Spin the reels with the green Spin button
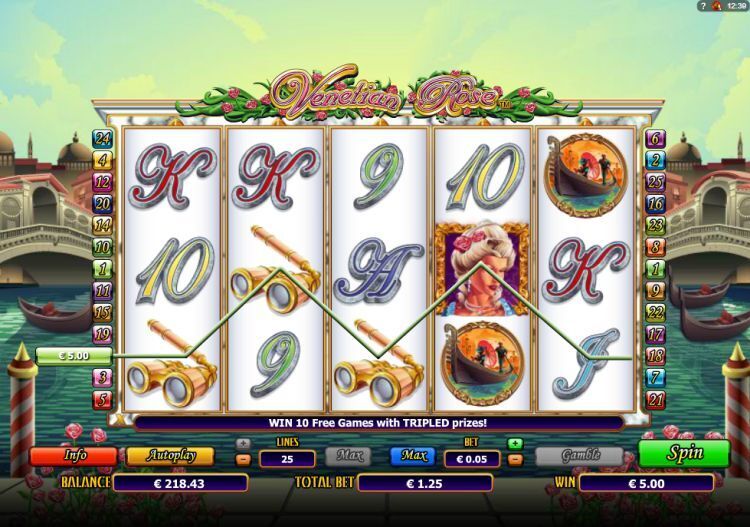 click(x=685, y=453)
